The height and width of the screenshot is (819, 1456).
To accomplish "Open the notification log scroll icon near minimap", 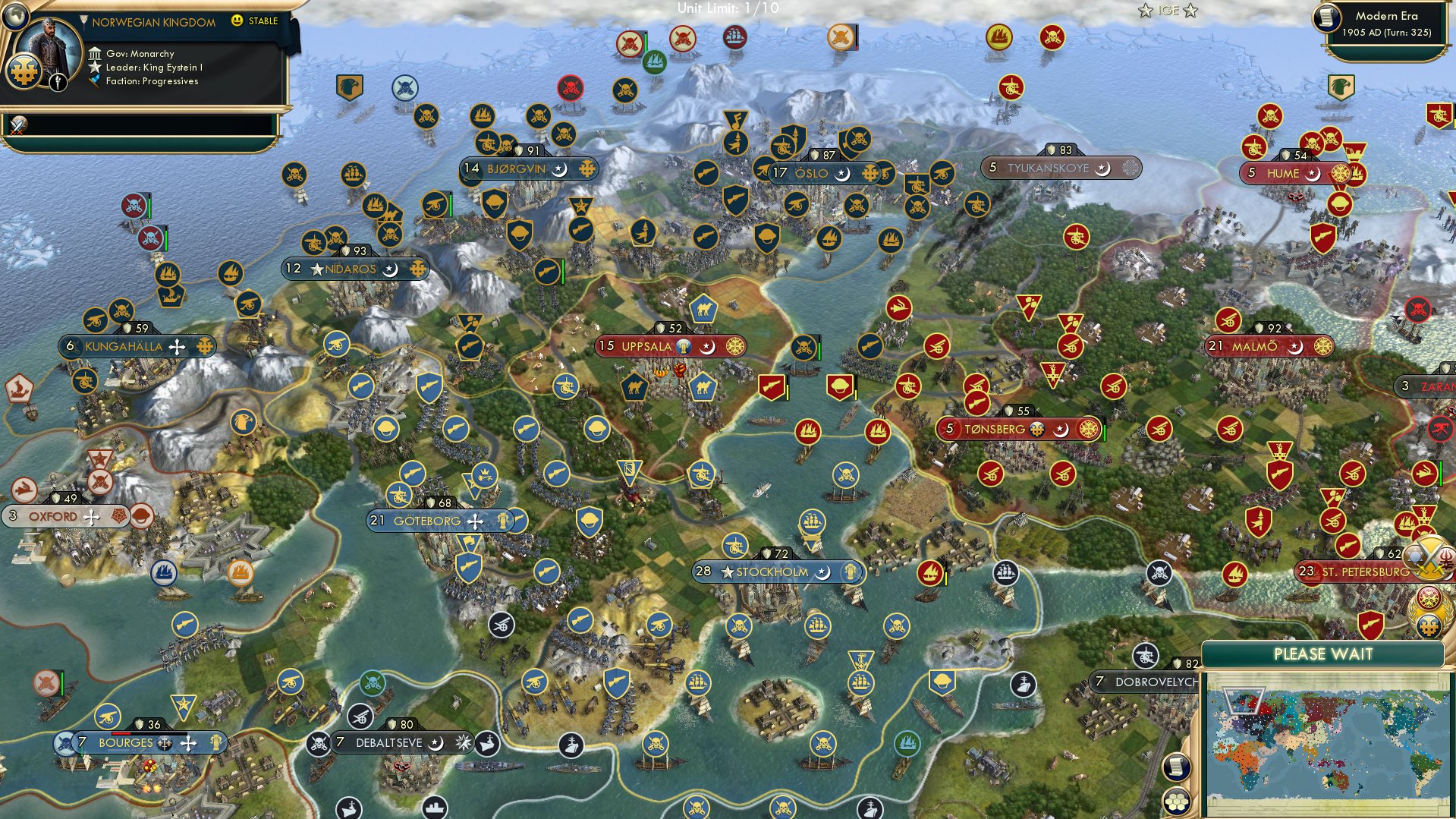I will coord(1177,767).
